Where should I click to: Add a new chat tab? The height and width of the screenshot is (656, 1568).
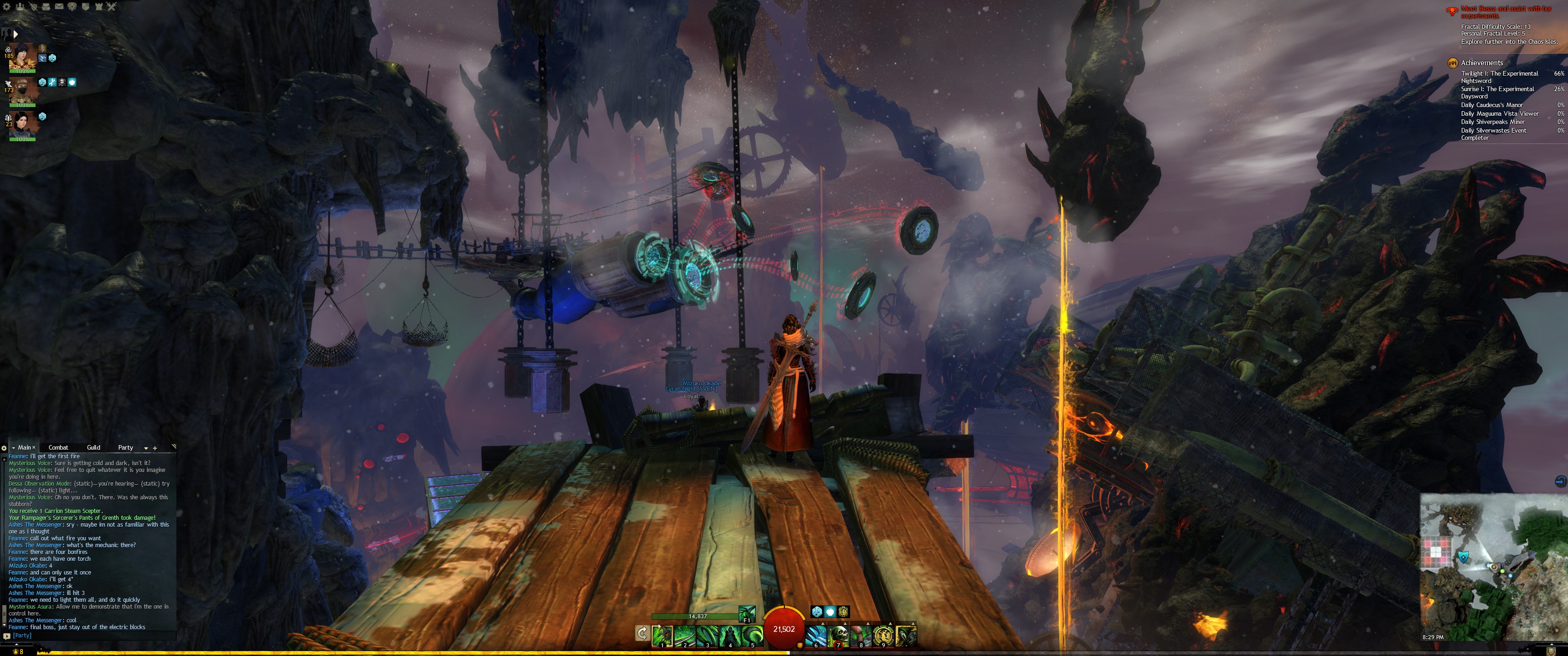click(x=155, y=448)
